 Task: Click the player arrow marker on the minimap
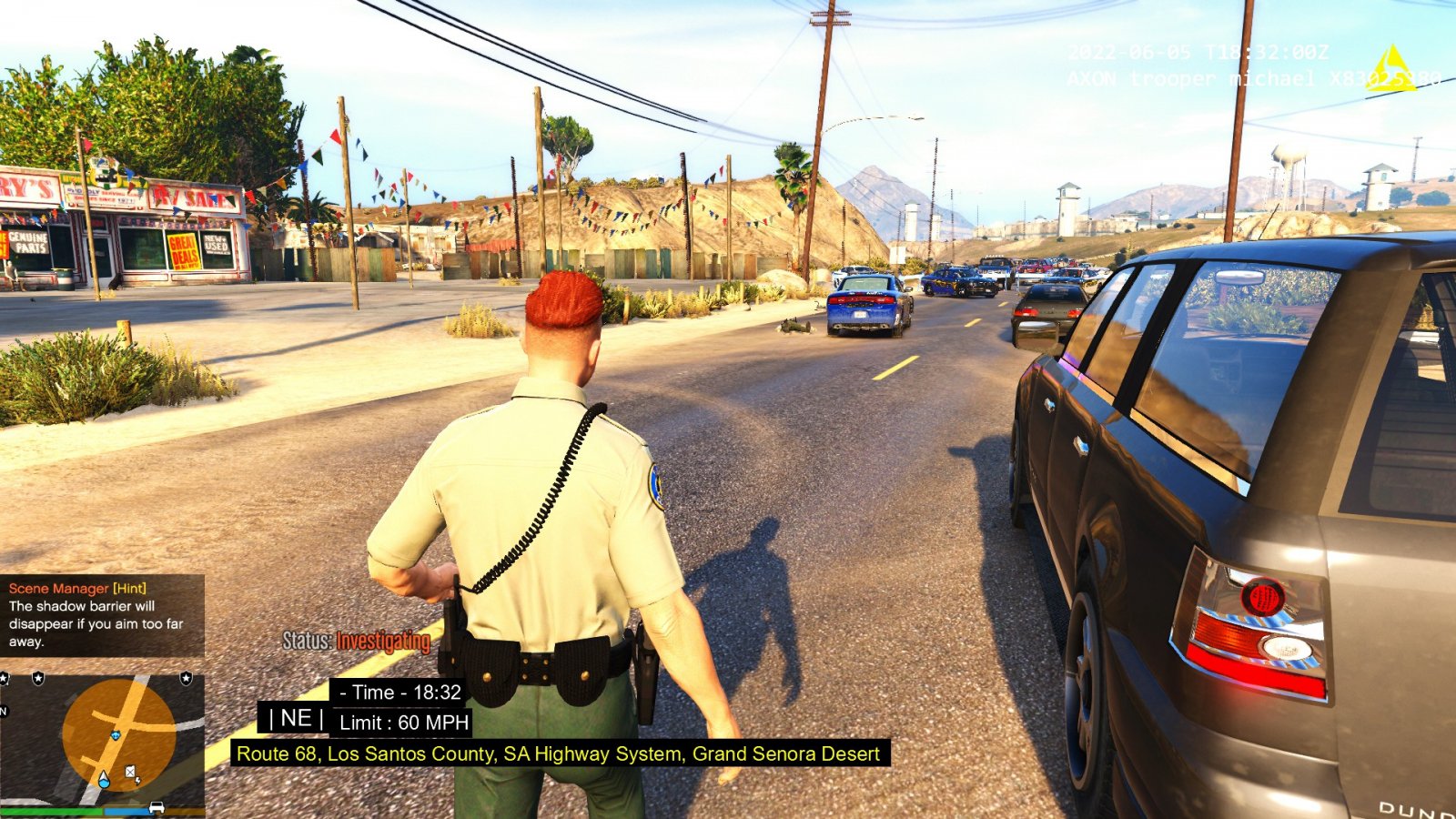pyautogui.click(x=103, y=779)
